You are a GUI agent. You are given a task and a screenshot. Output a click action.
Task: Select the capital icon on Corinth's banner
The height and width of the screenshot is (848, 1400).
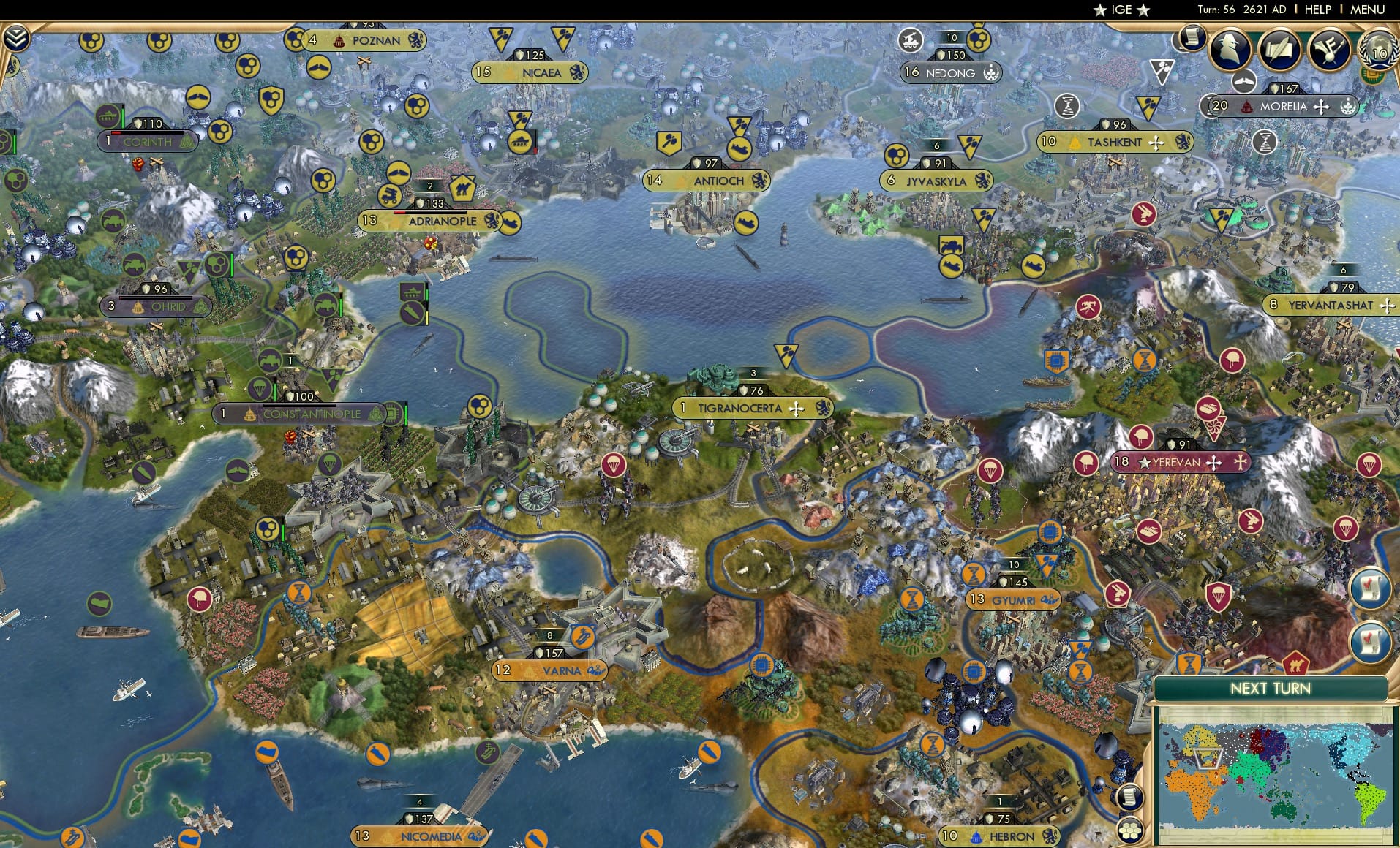(118, 143)
